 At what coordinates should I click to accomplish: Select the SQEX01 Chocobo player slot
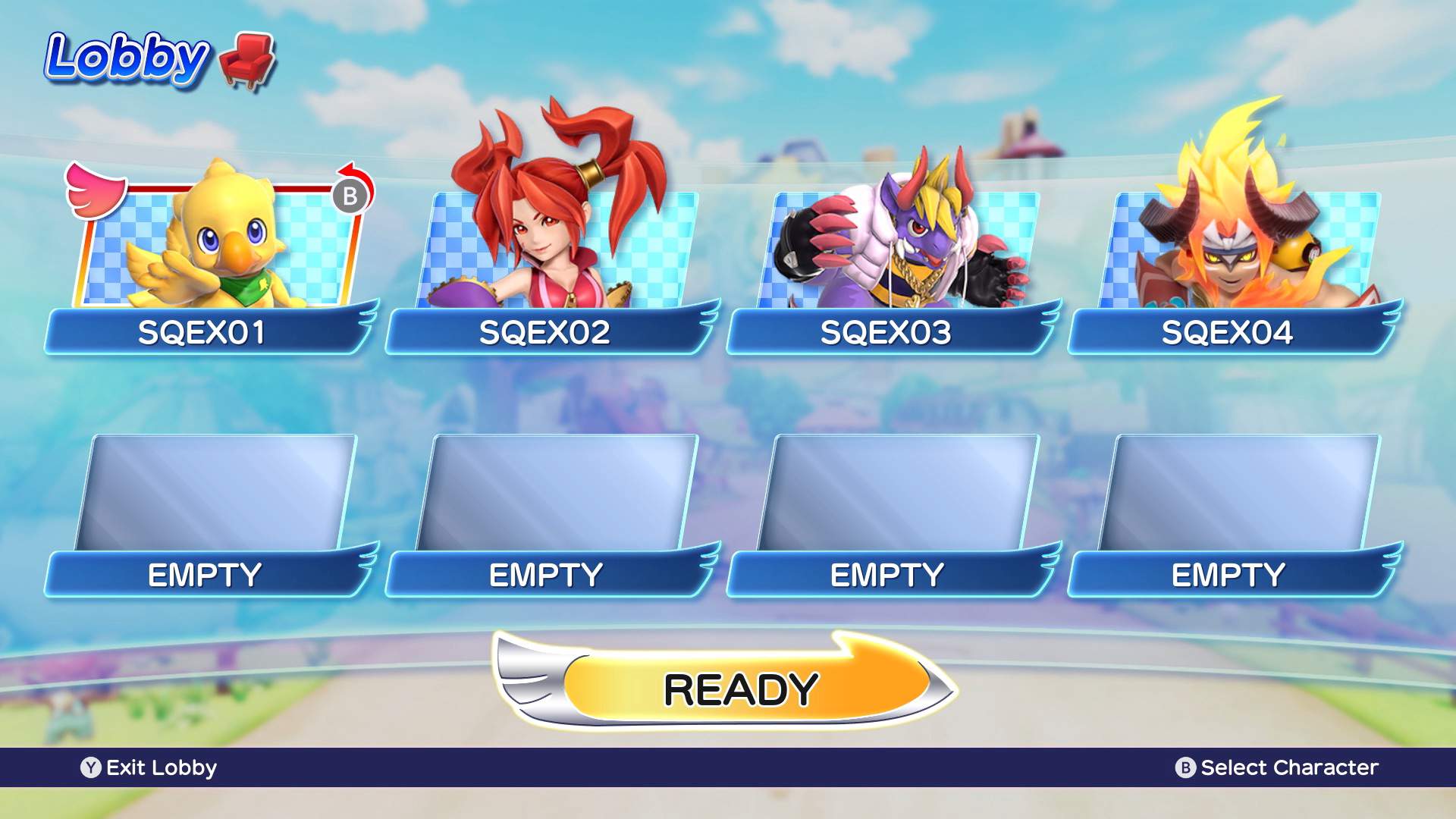[214, 250]
